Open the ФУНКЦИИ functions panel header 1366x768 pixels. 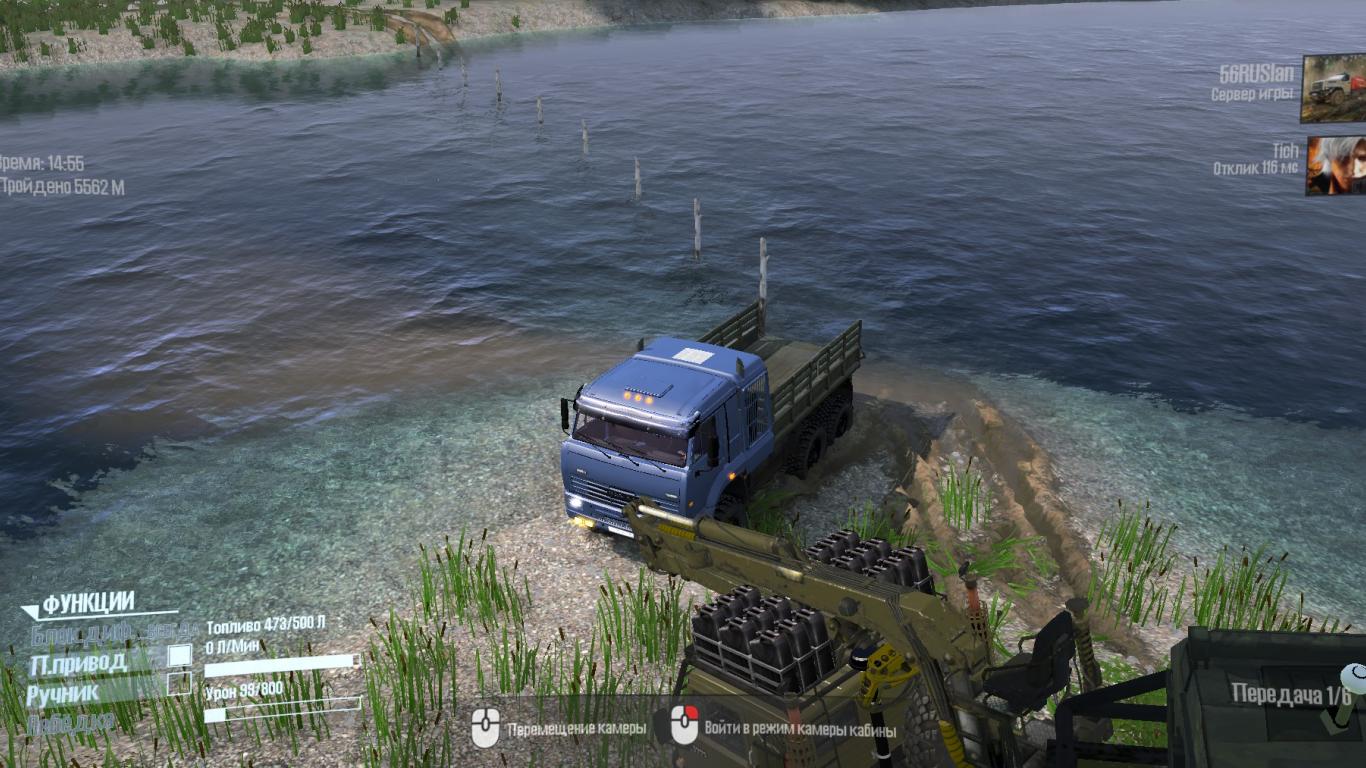click(88, 603)
